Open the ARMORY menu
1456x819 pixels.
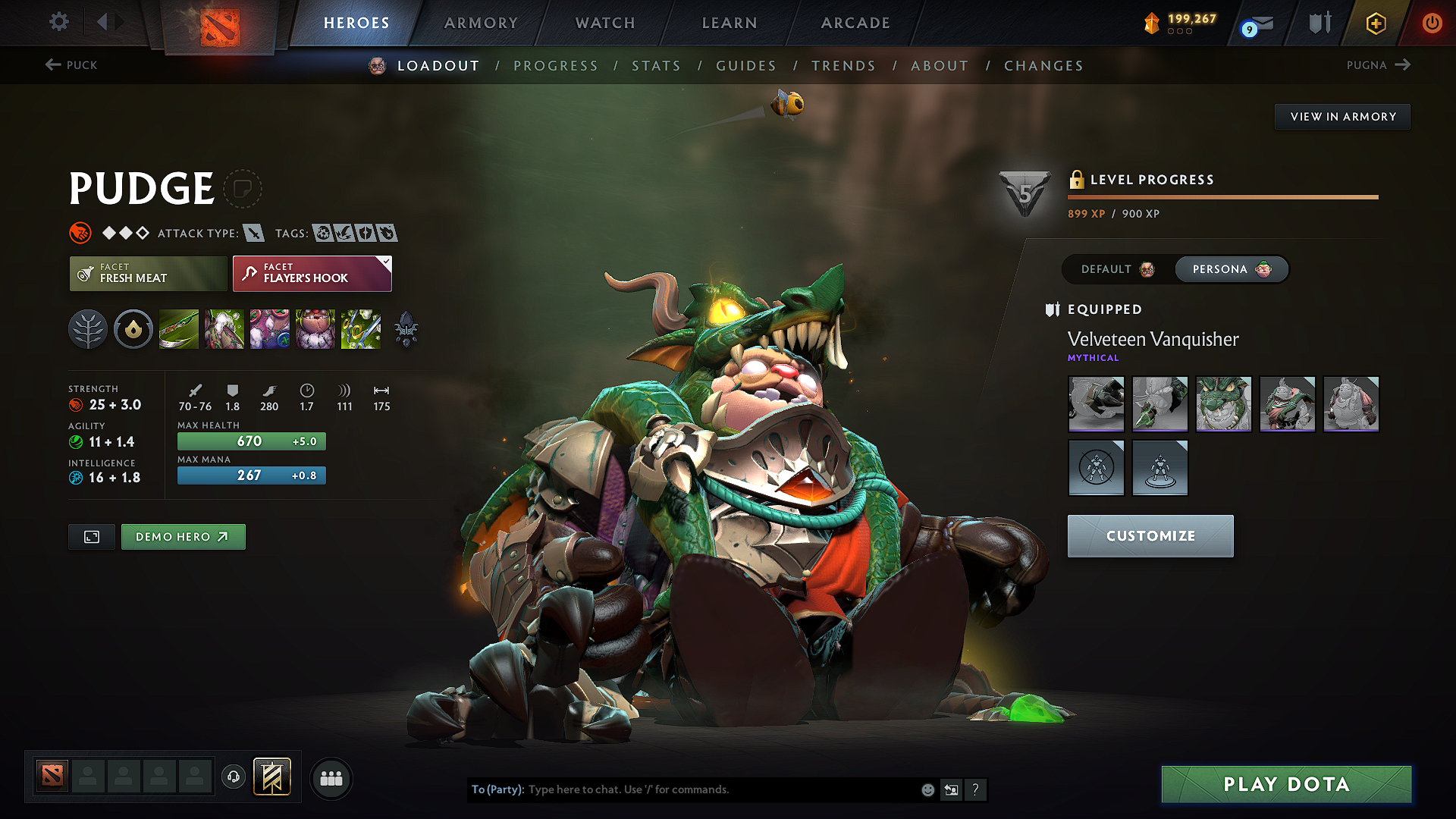click(481, 23)
